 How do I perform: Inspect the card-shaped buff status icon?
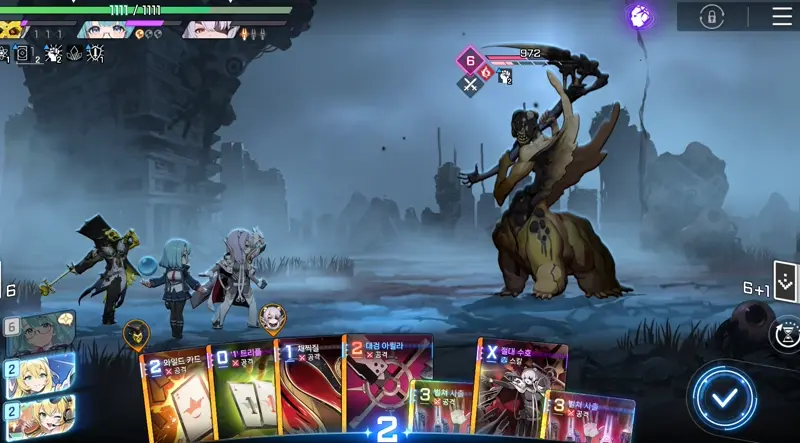22,53
